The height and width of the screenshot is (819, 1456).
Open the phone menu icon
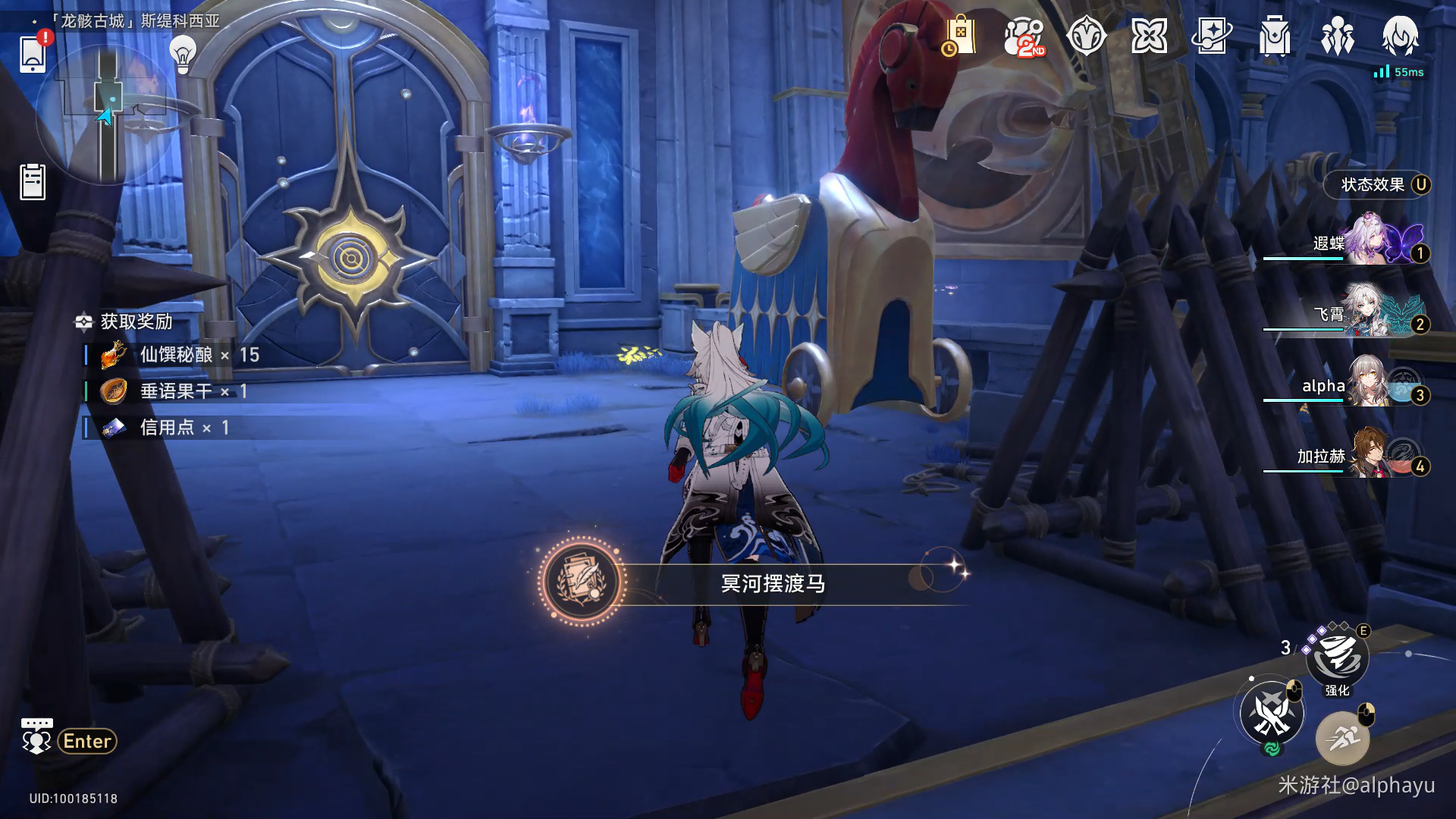coord(33,54)
